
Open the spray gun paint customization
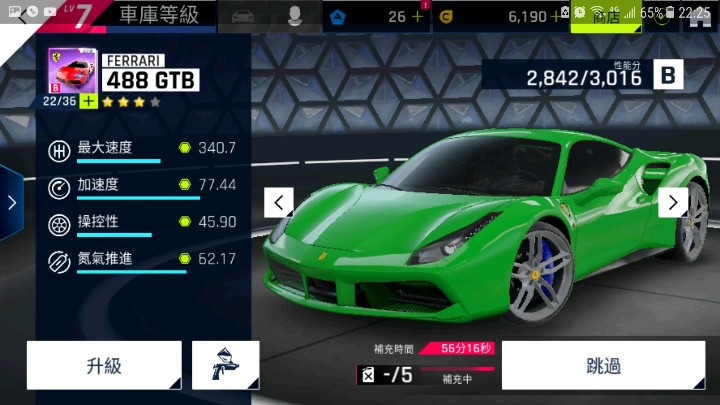click(x=225, y=365)
